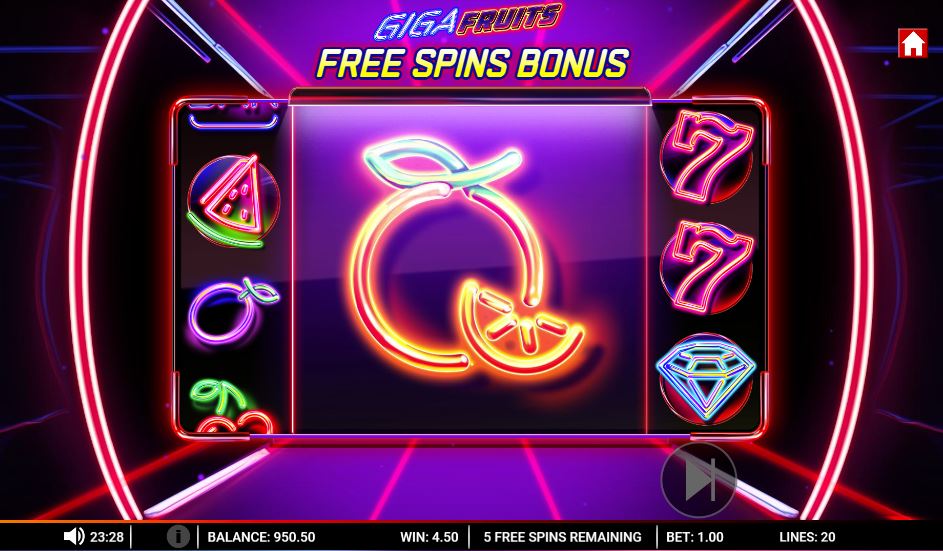Return to lobby with the home button
This screenshot has height=551, width=943.
912,44
